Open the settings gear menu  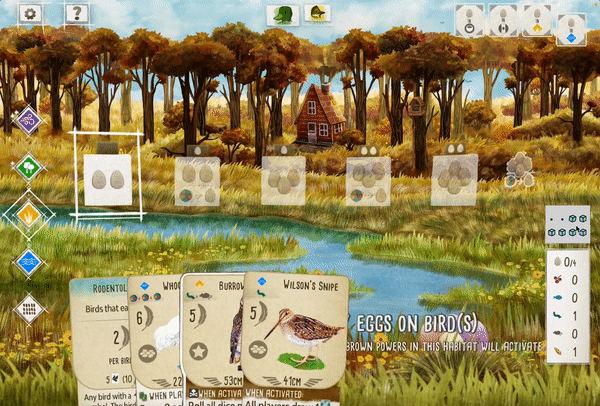coord(30,14)
